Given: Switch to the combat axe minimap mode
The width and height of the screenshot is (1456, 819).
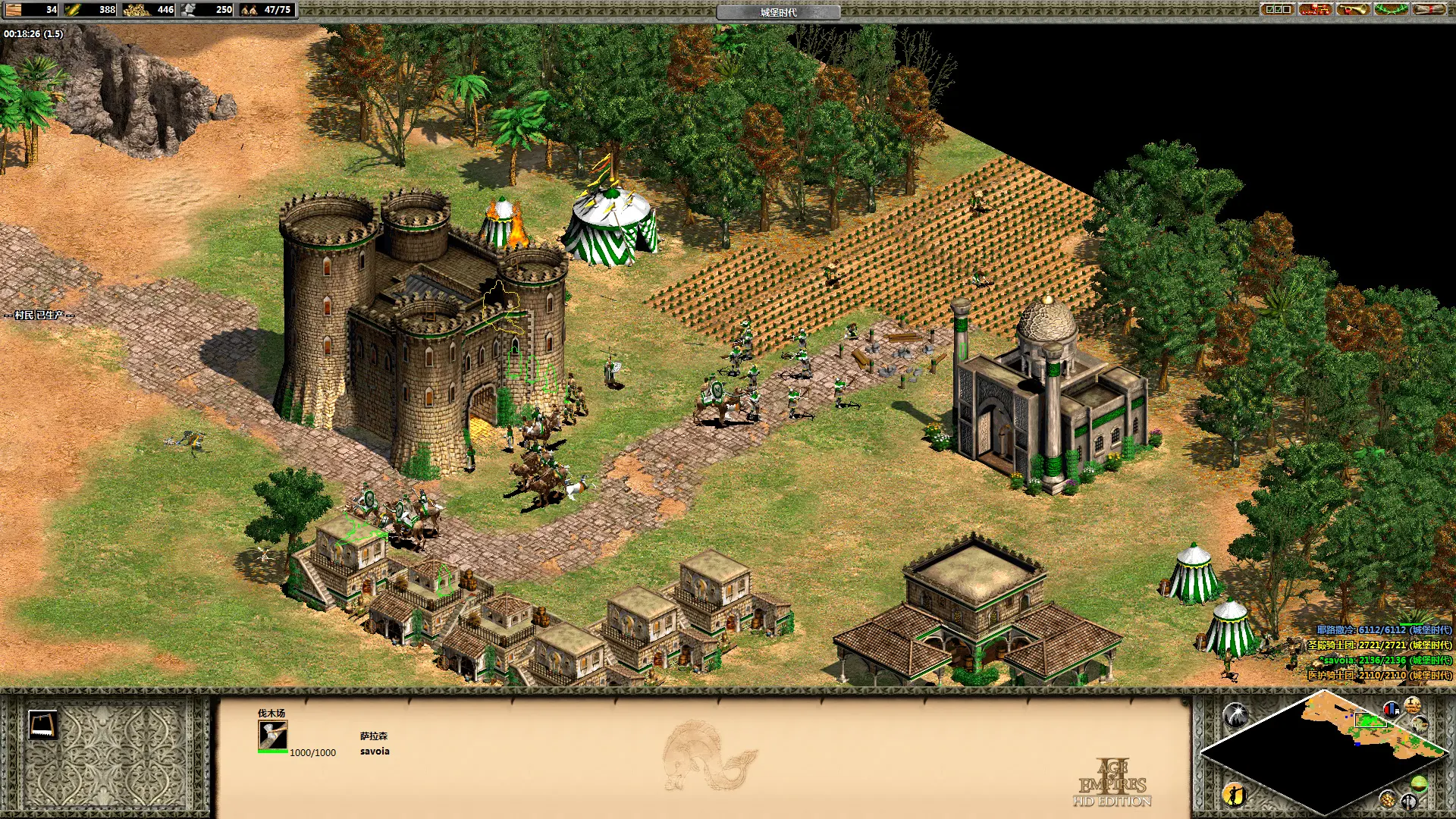Looking at the screenshot, I should coord(1409,800).
